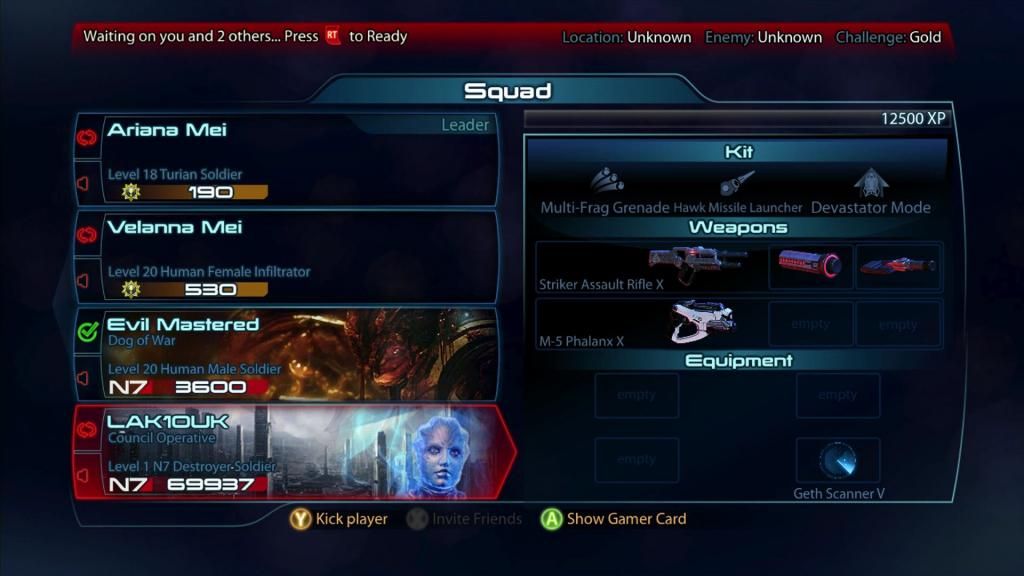Select squad member Ariana Mei
The height and width of the screenshot is (576, 1024).
290,158
